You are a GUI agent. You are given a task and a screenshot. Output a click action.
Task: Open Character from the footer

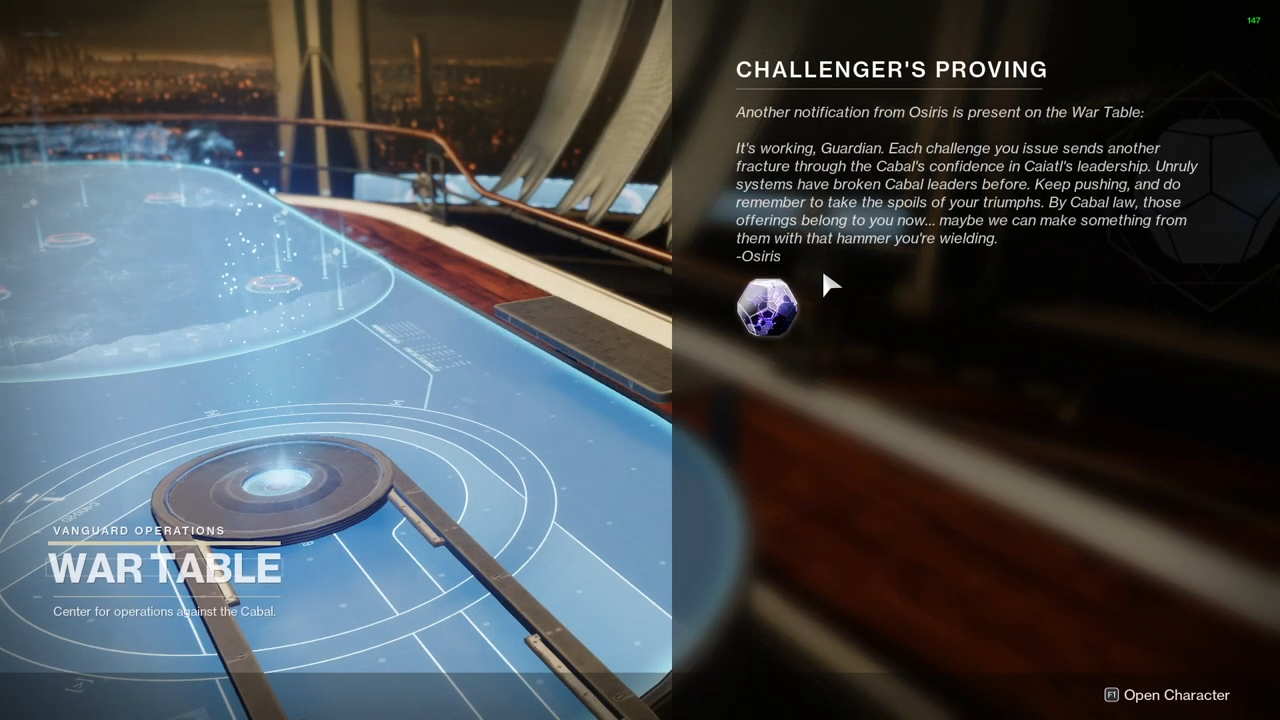point(1166,695)
